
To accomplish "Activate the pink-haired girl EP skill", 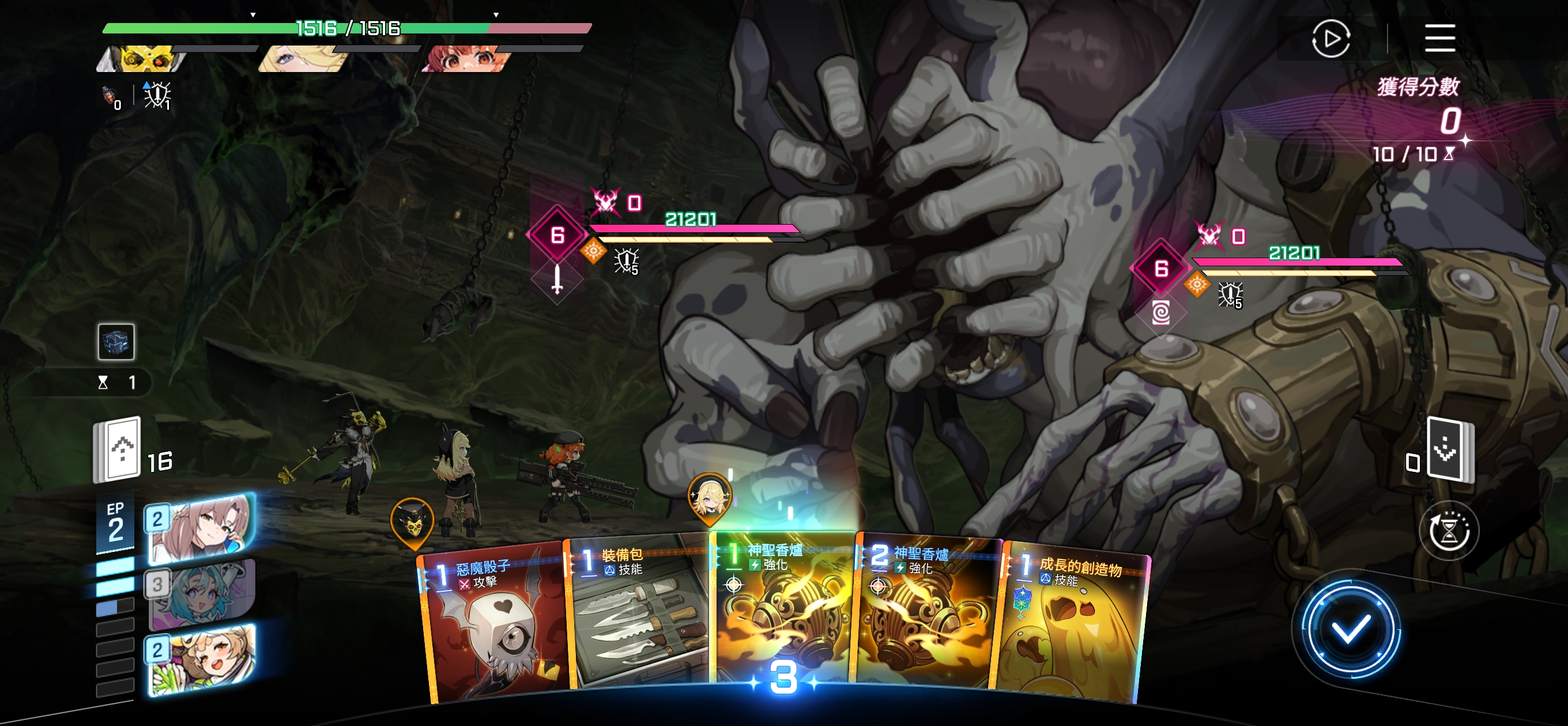I will click(x=201, y=528).
